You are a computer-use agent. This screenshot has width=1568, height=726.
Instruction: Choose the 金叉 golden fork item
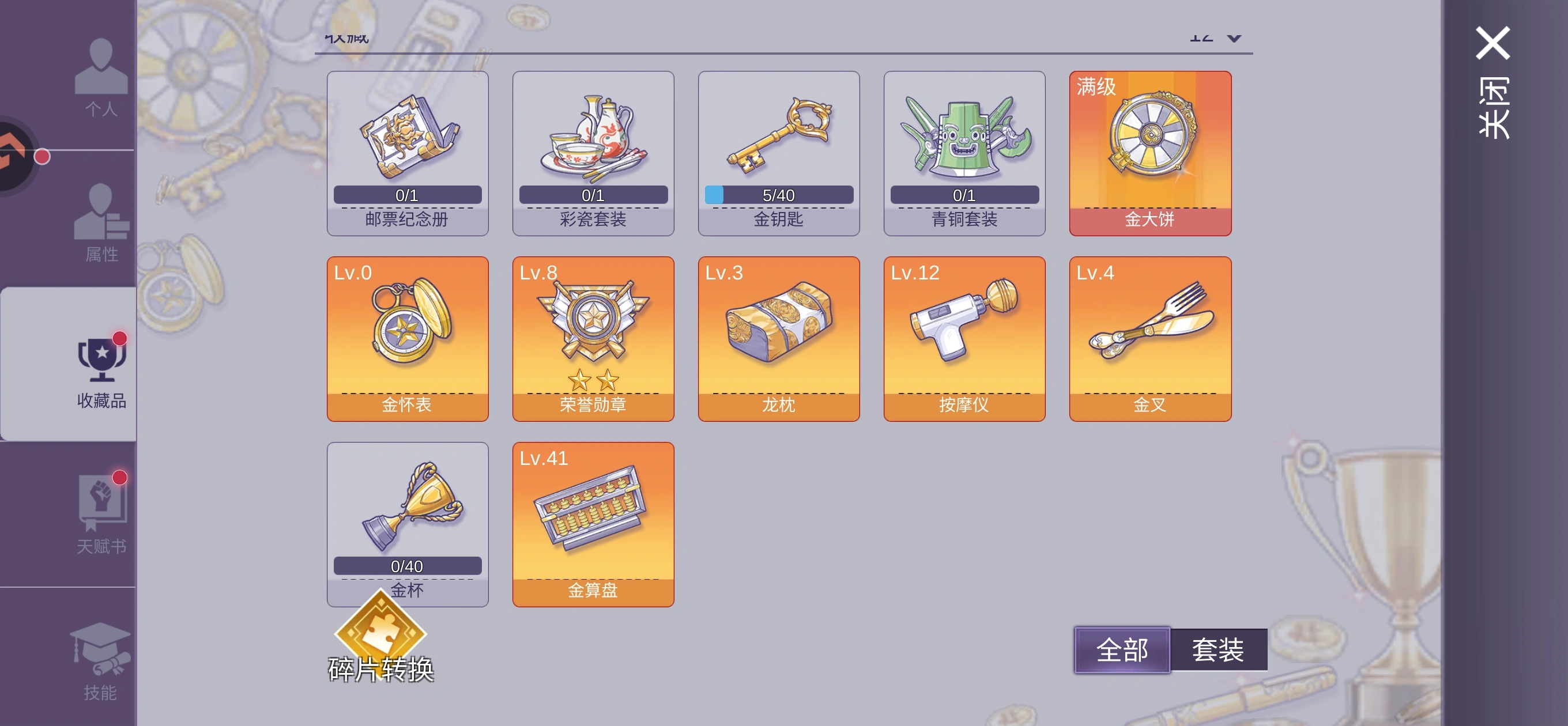pos(1150,339)
